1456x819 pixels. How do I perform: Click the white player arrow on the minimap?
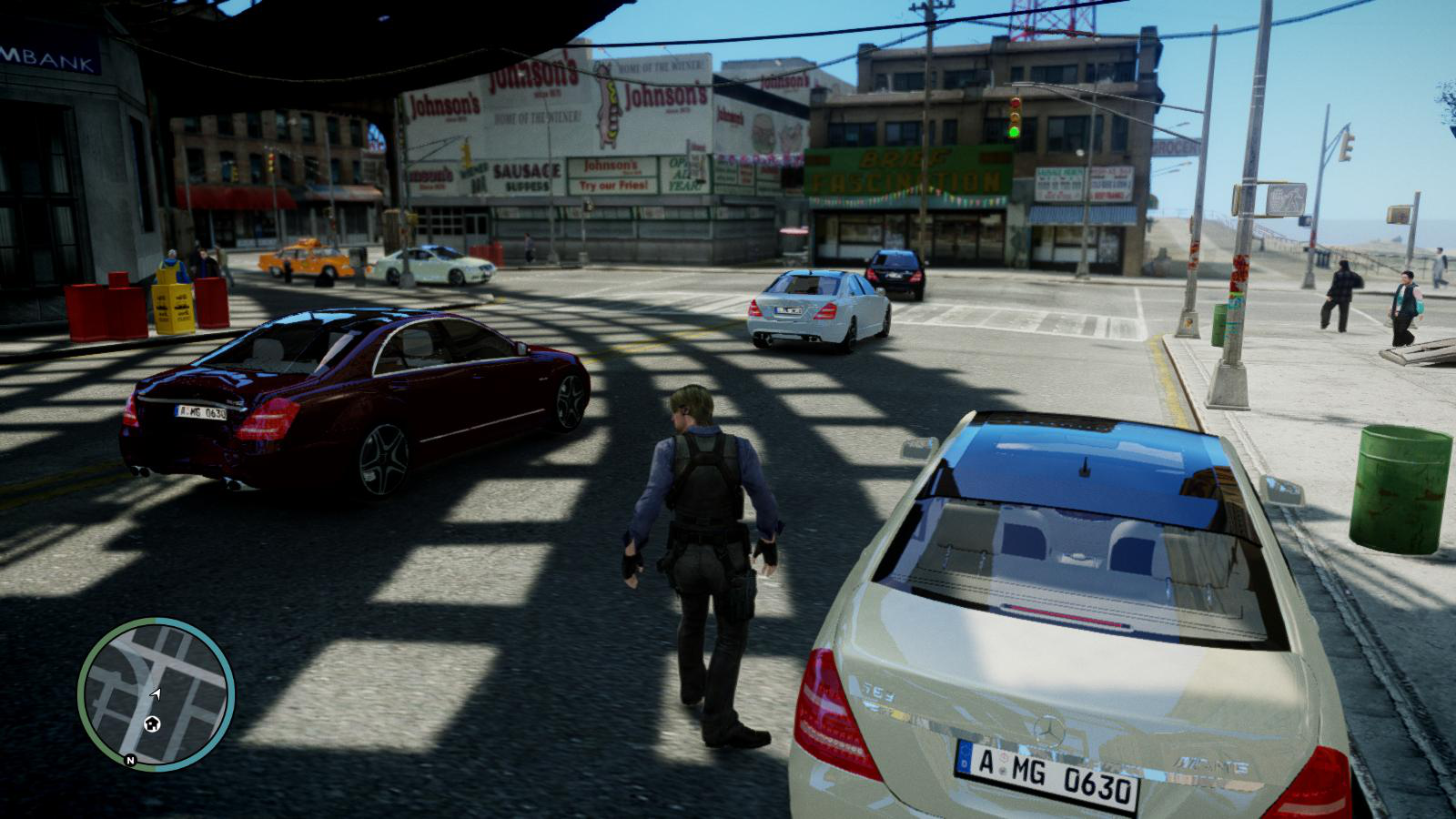click(x=156, y=694)
